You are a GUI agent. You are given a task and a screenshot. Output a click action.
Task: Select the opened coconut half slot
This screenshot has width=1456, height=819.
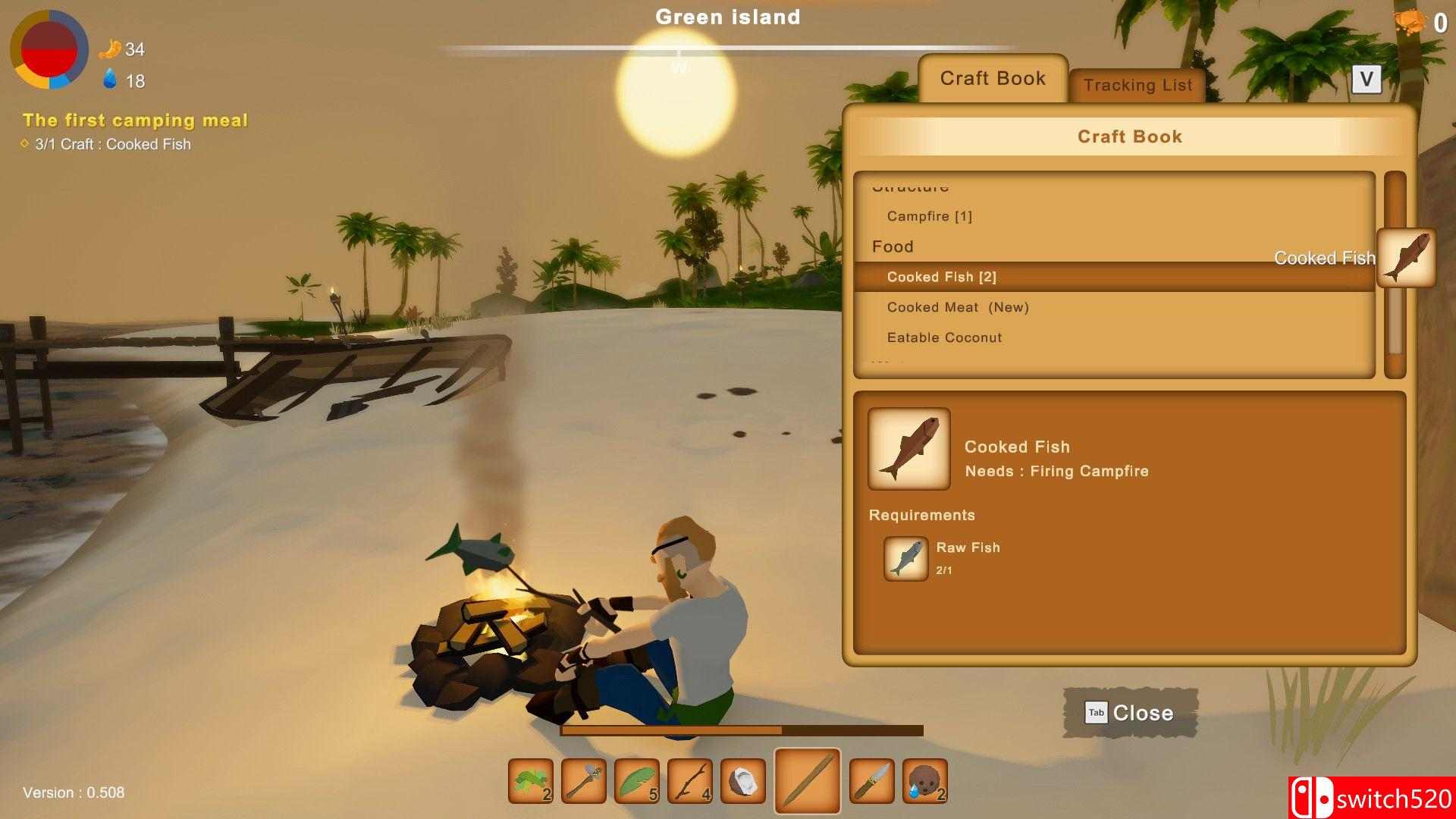click(743, 781)
